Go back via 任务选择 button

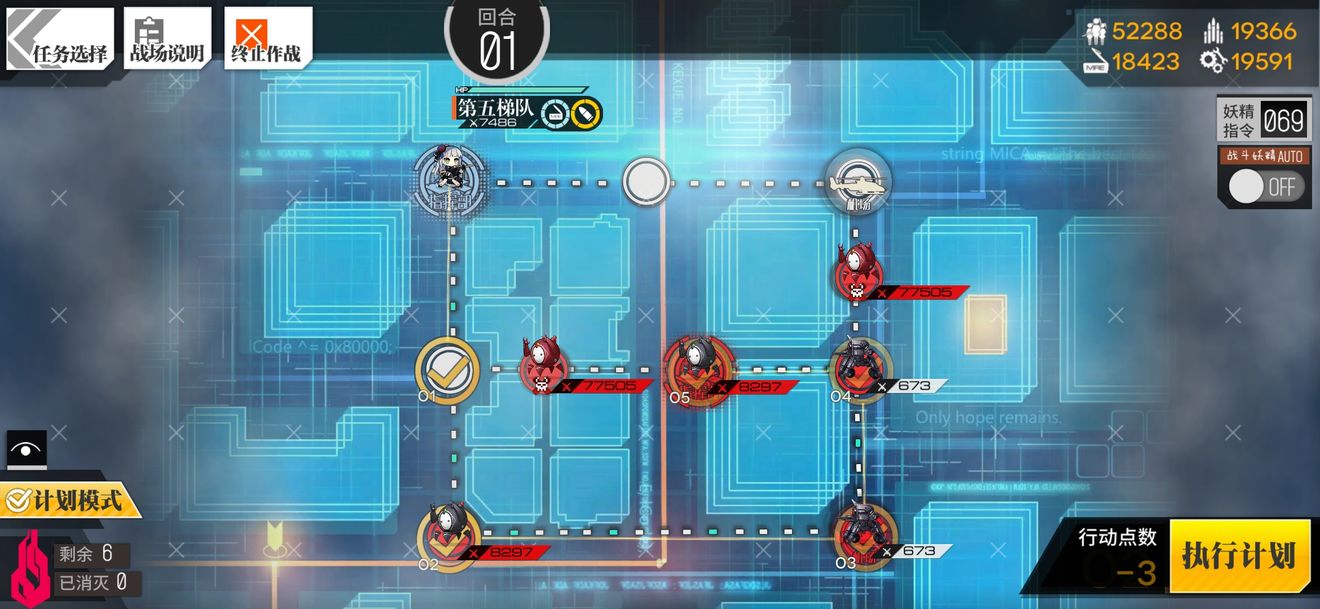(60, 40)
